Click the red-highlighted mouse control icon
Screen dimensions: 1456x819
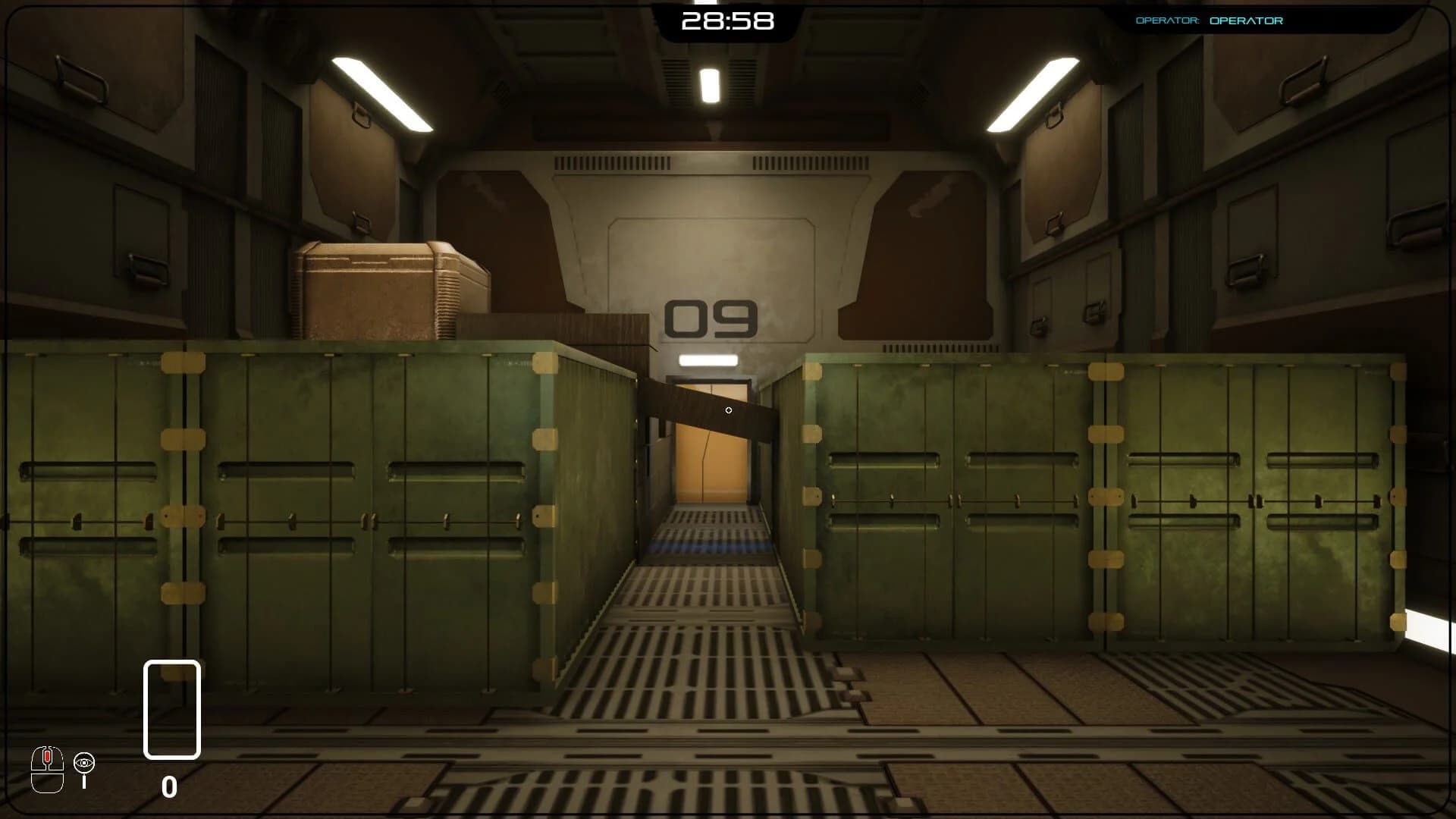[x=46, y=766]
